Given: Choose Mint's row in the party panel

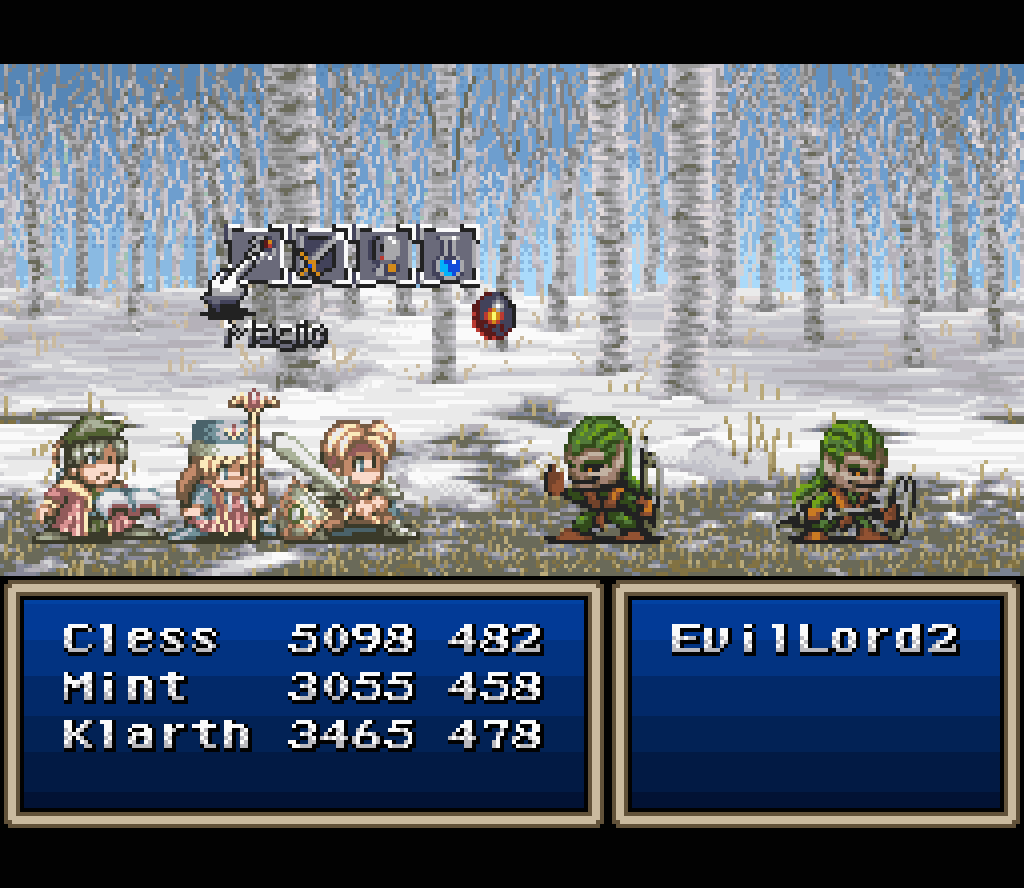Looking at the screenshot, I should 126,686.
